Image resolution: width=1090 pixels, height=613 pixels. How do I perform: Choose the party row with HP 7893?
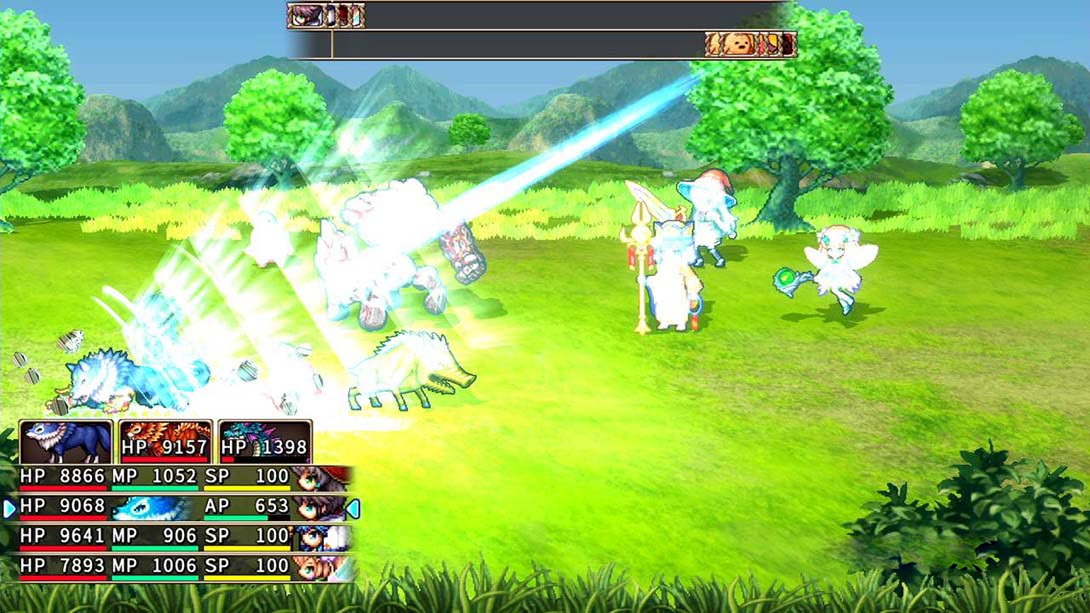(x=180, y=568)
